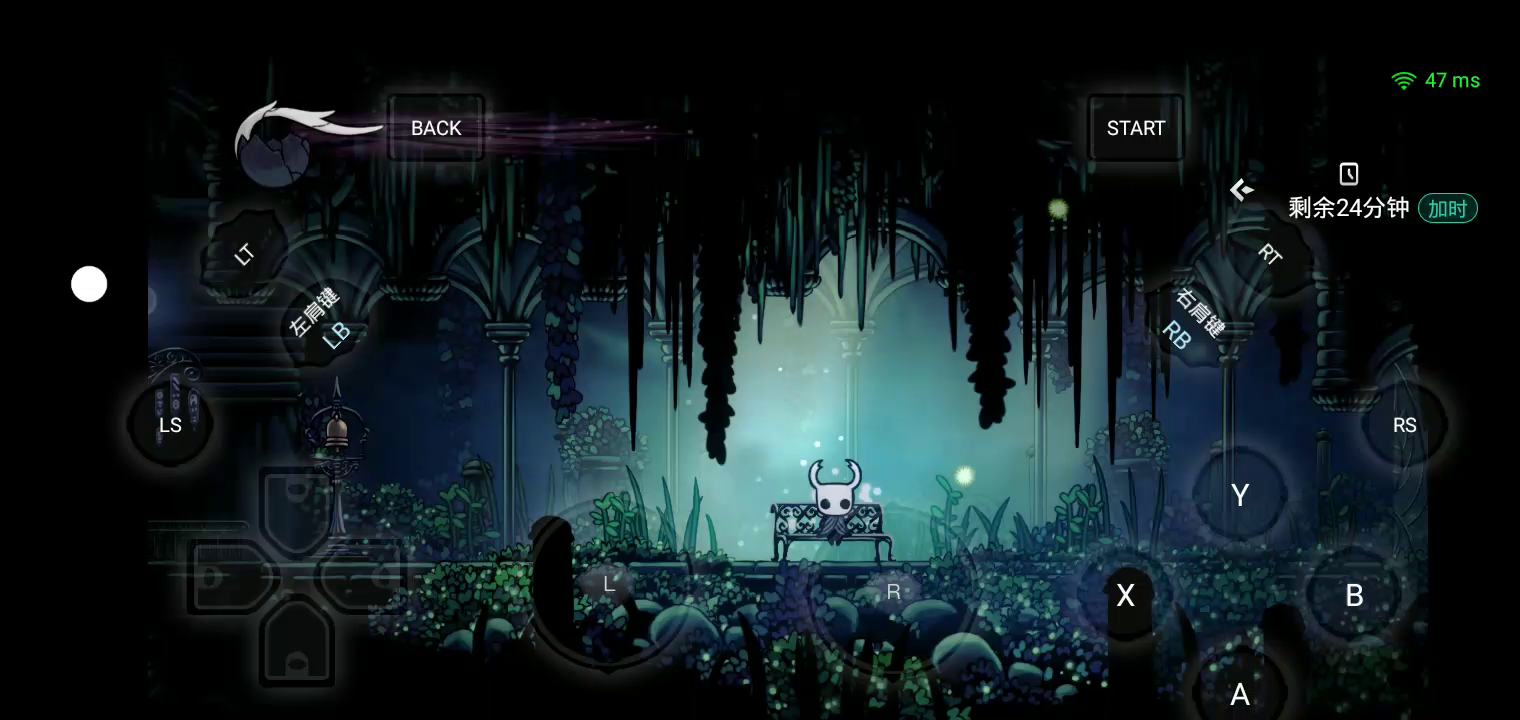The height and width of the screenshot is (720, 1520).
Task: Click the LS stick button
Action: (x=171, y=425)
